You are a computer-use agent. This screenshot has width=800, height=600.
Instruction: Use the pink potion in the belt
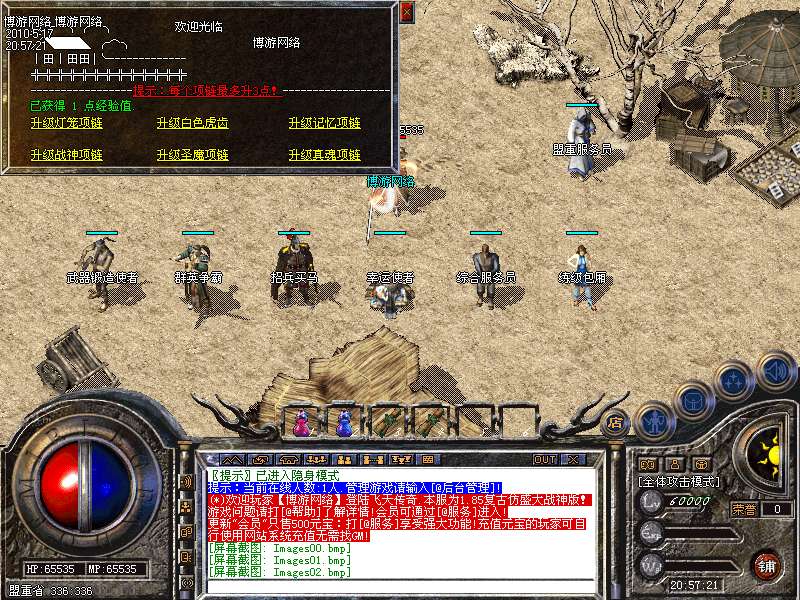coord(301,424)
